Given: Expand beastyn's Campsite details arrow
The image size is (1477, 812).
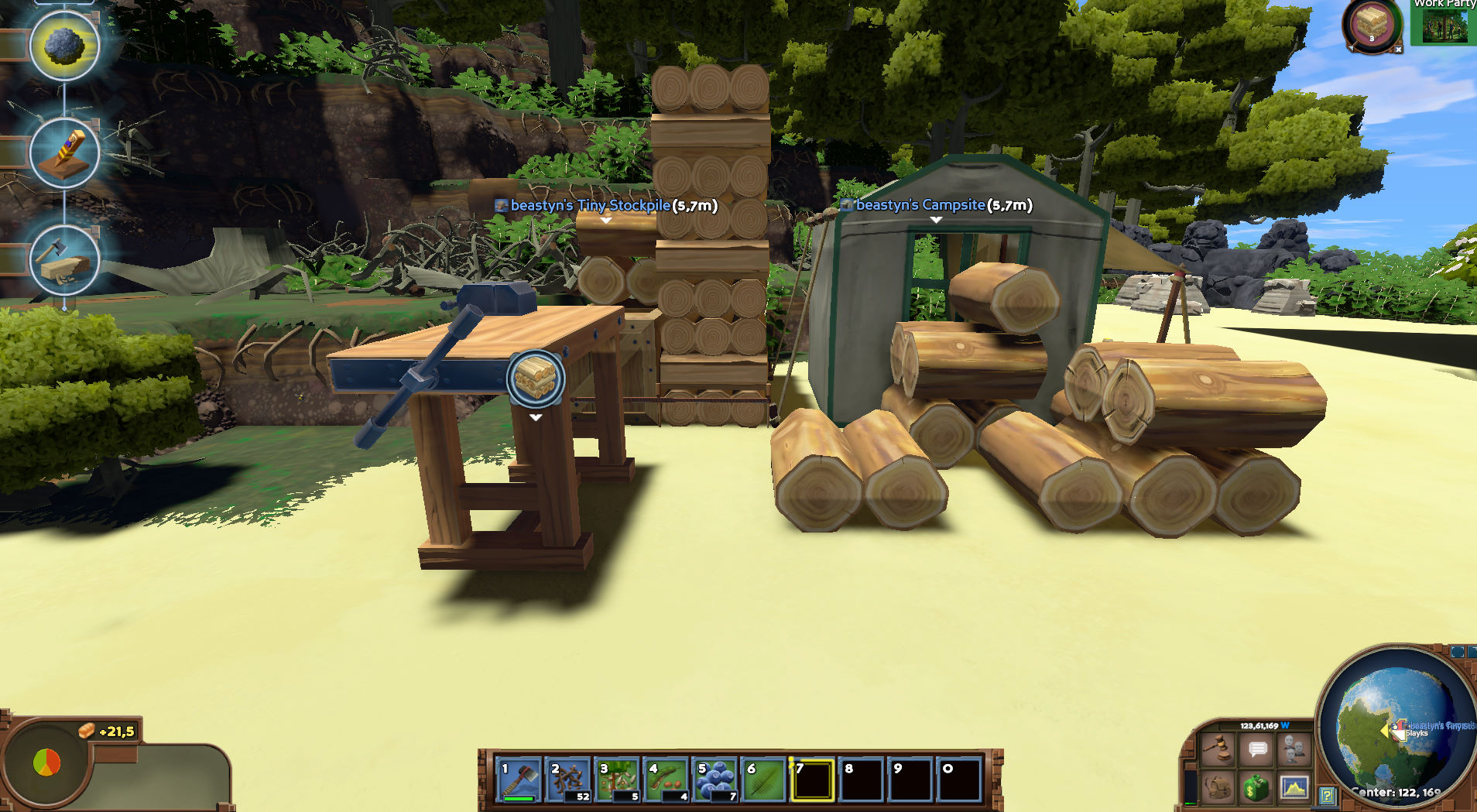Looking at the screenshot, I should 937,218.
